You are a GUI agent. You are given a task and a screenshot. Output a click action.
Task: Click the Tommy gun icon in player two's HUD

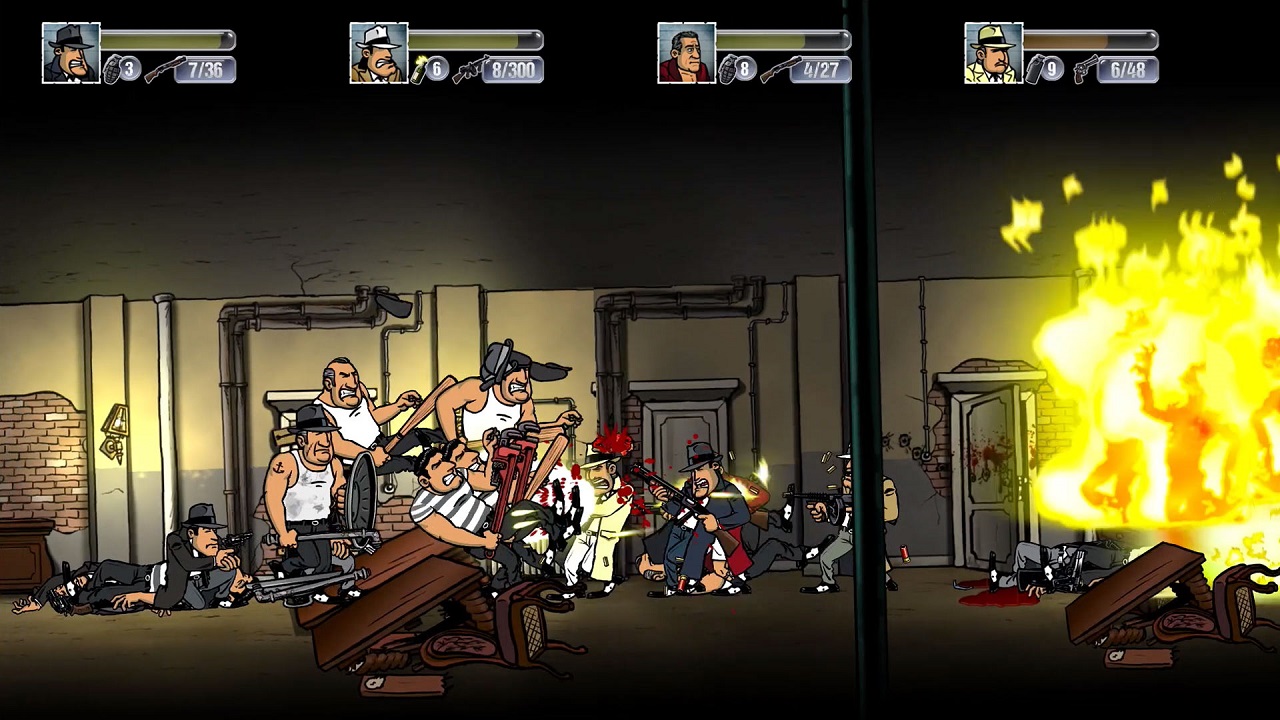pos(469,70)
